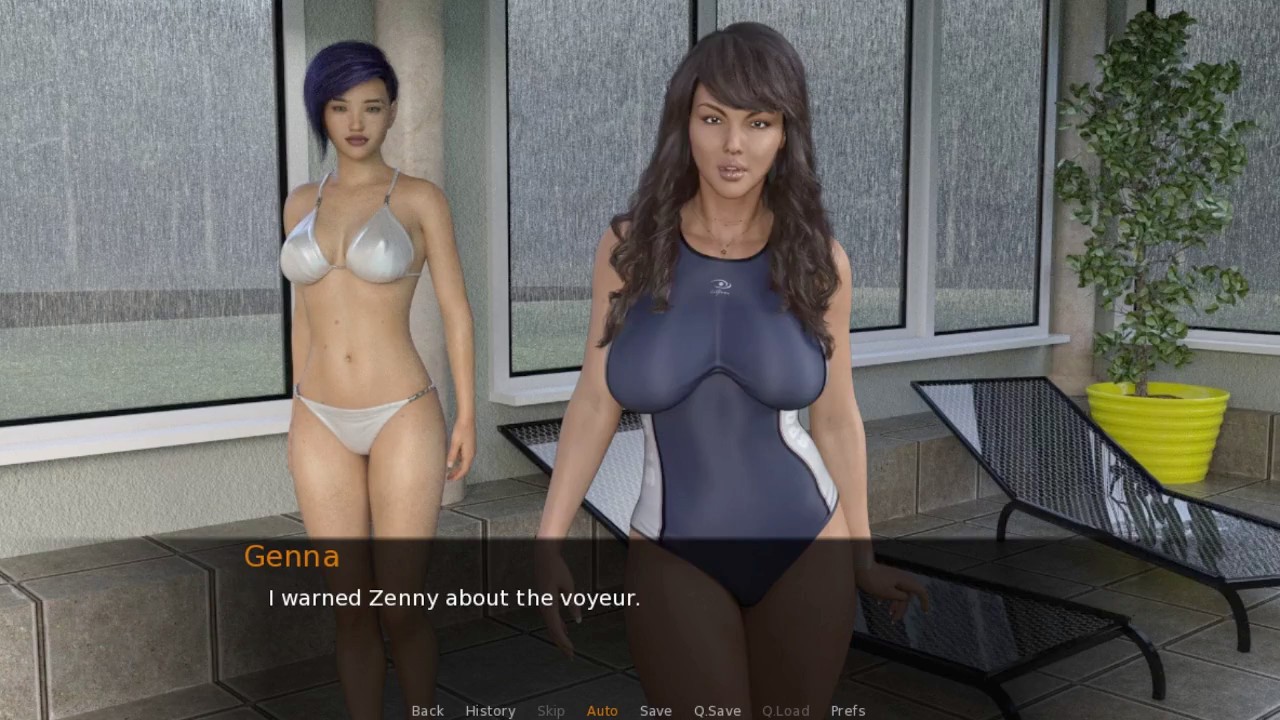Image resolution: width=1280 pixels, height=720 pixels.
Task: Select Save from the quick menu
Action: [655, 710]
